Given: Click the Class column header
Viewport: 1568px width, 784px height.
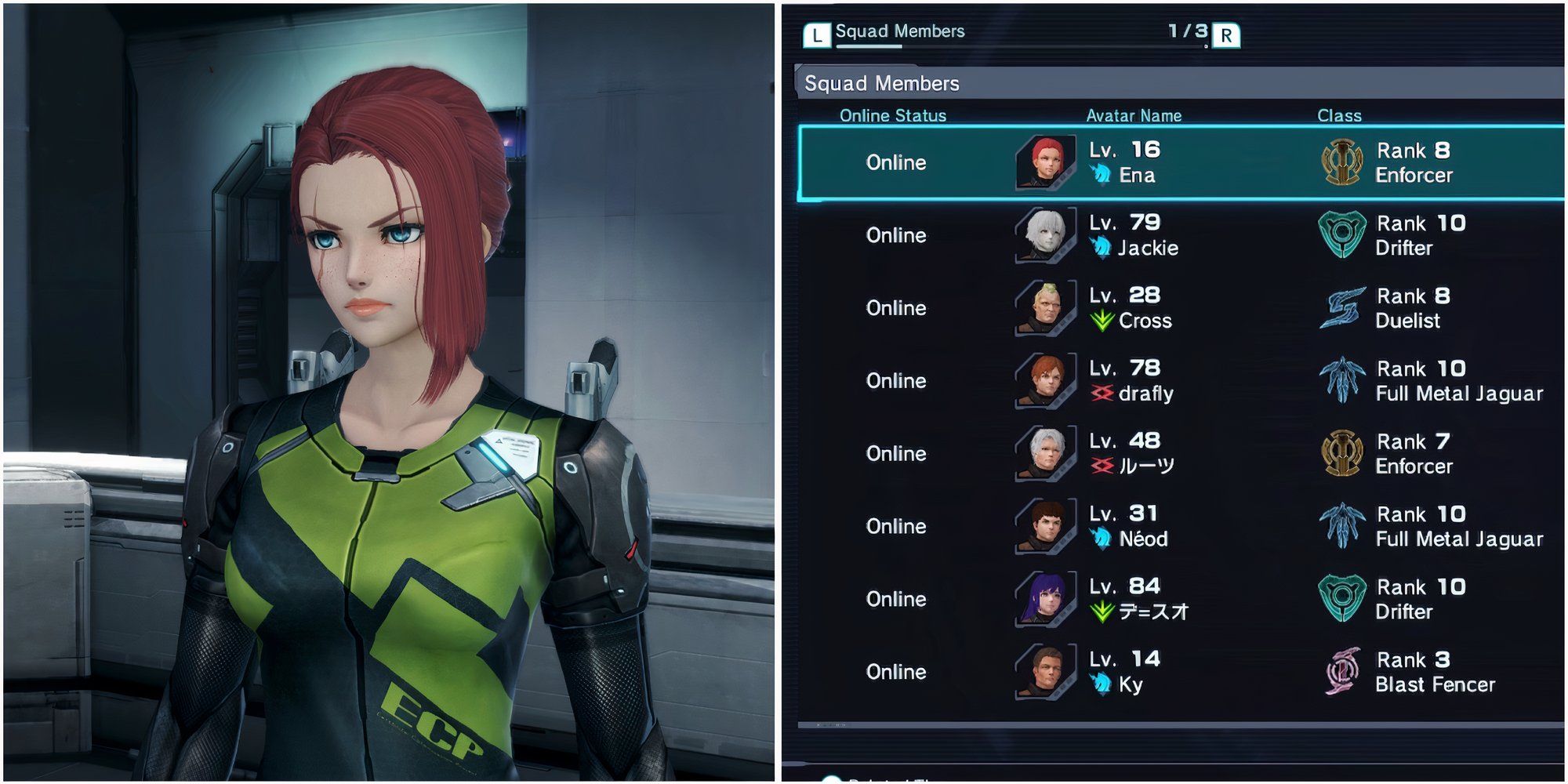Looking at the screenshot, I should 1339,116.
